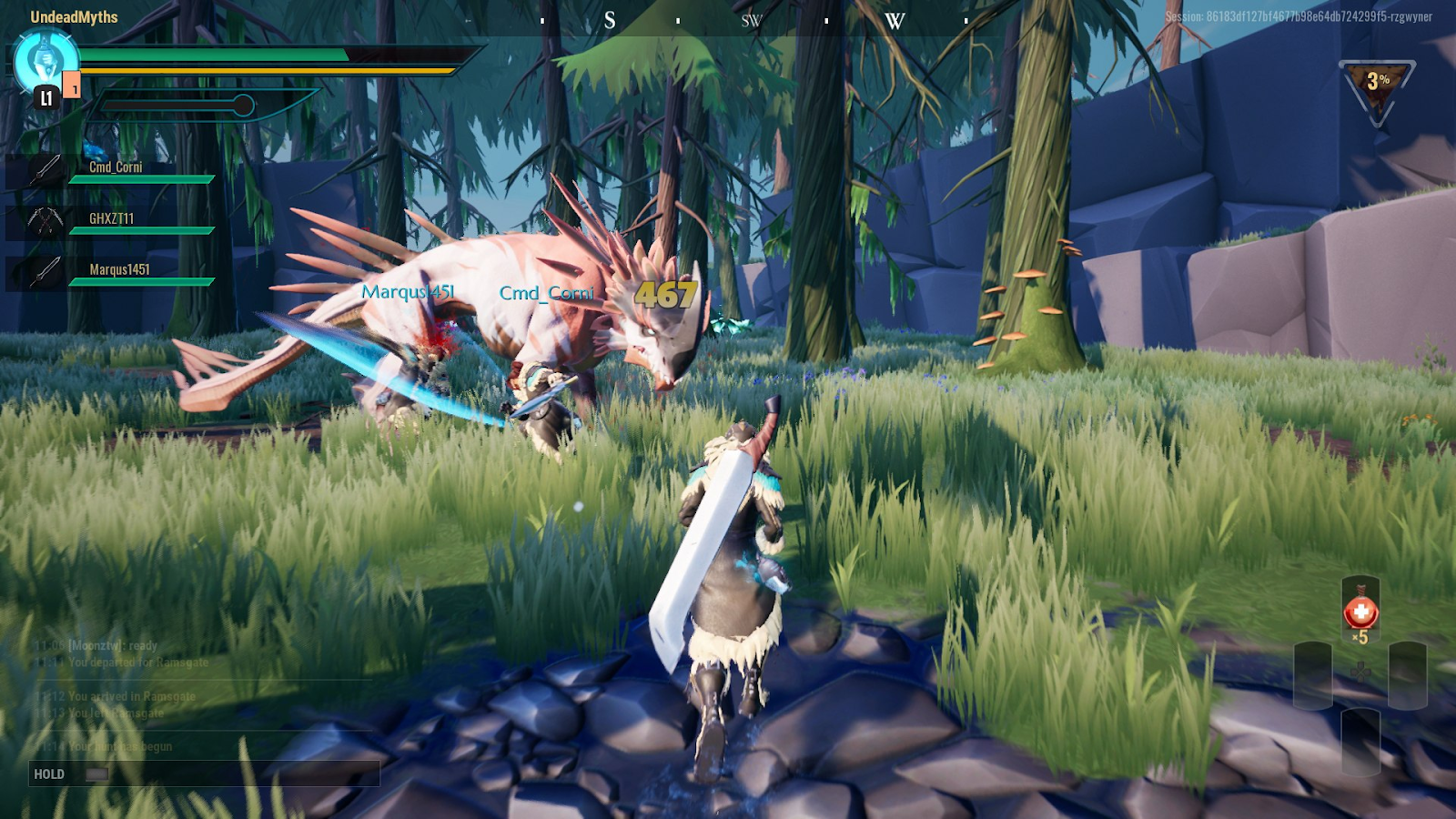Select party member Marqus1451 row
Image resolution: width=1456 pixels, height=819 pixels.
[114, 272]
